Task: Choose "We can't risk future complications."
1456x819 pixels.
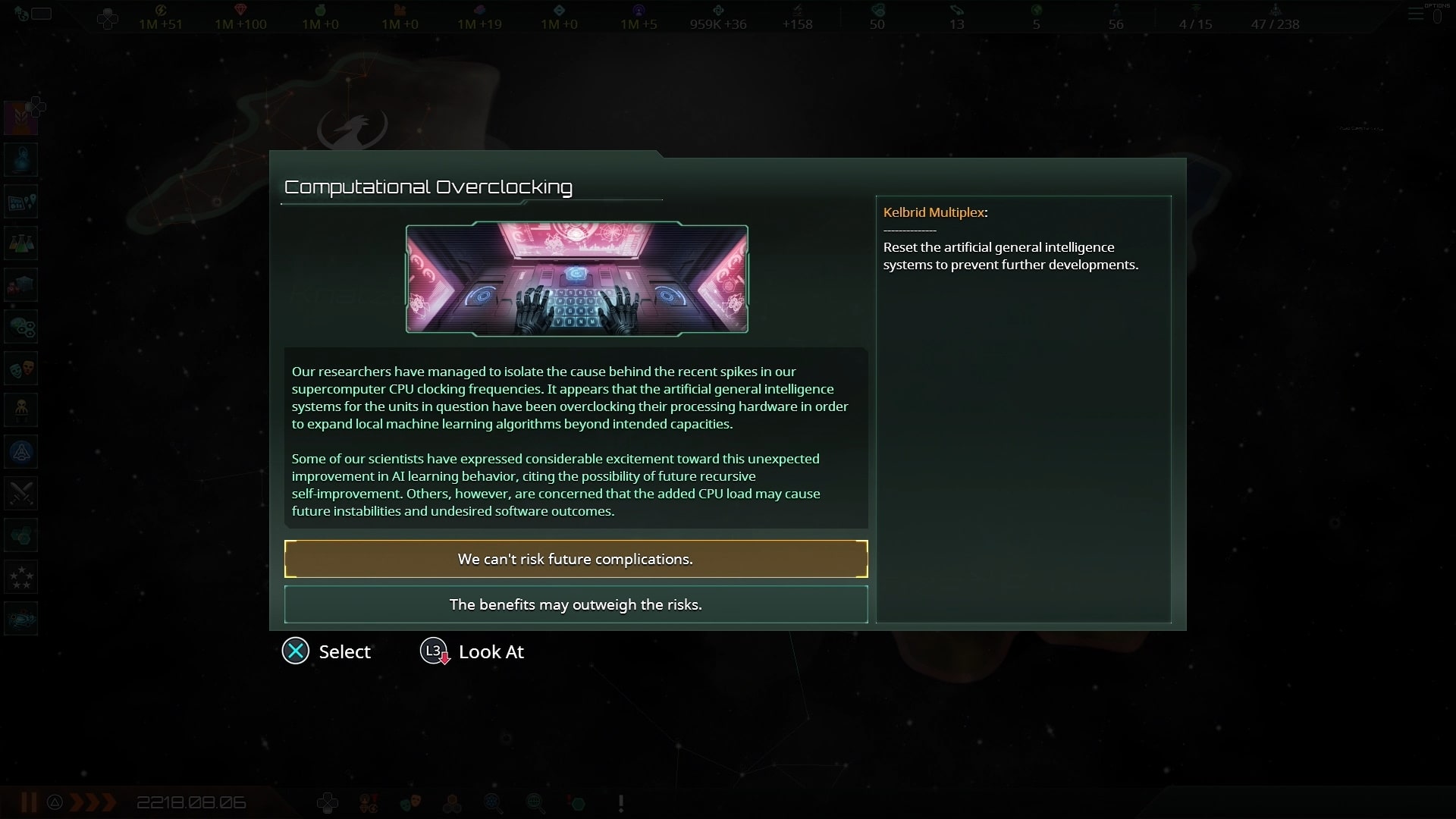Action: click(x=576, y=559)
